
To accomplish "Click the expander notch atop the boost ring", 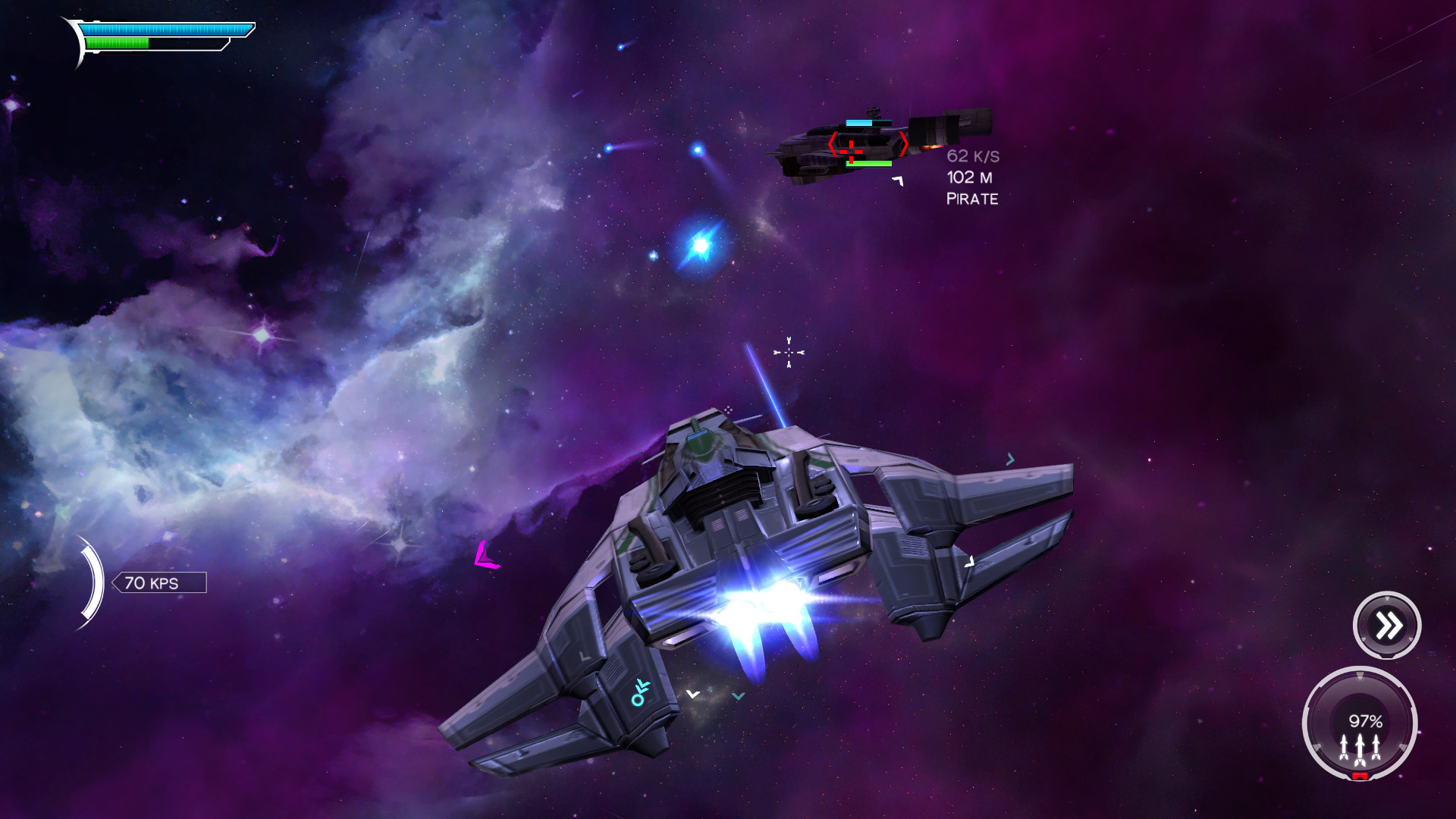I will 1387,598.
